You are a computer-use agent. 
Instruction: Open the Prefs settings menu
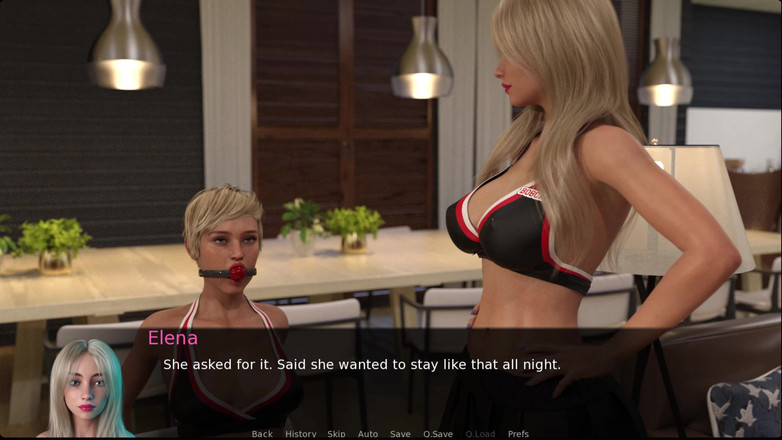[518, 434]
